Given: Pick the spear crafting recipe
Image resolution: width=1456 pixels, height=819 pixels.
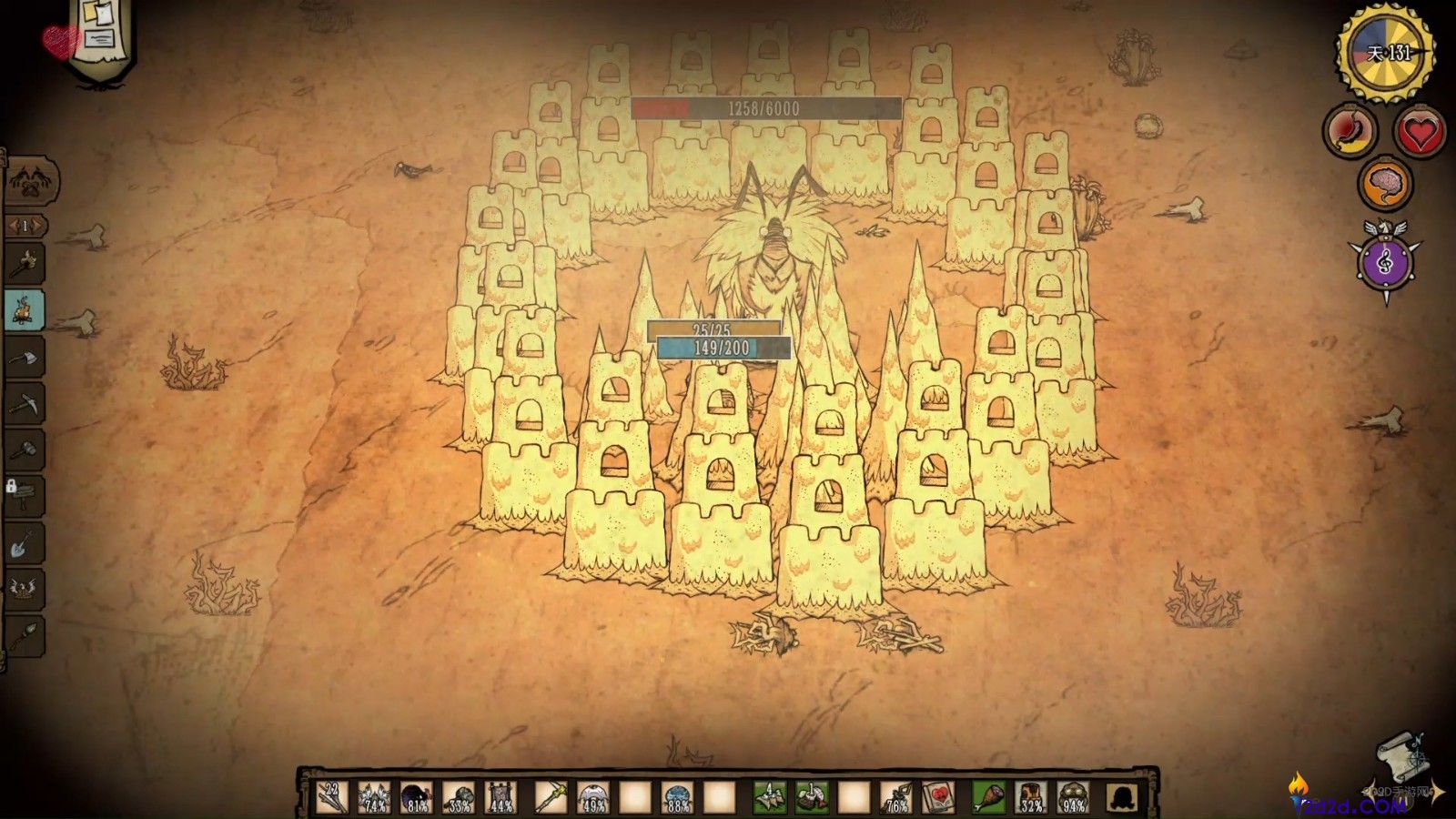Looking at the screenshot, I should coord(25,633).
